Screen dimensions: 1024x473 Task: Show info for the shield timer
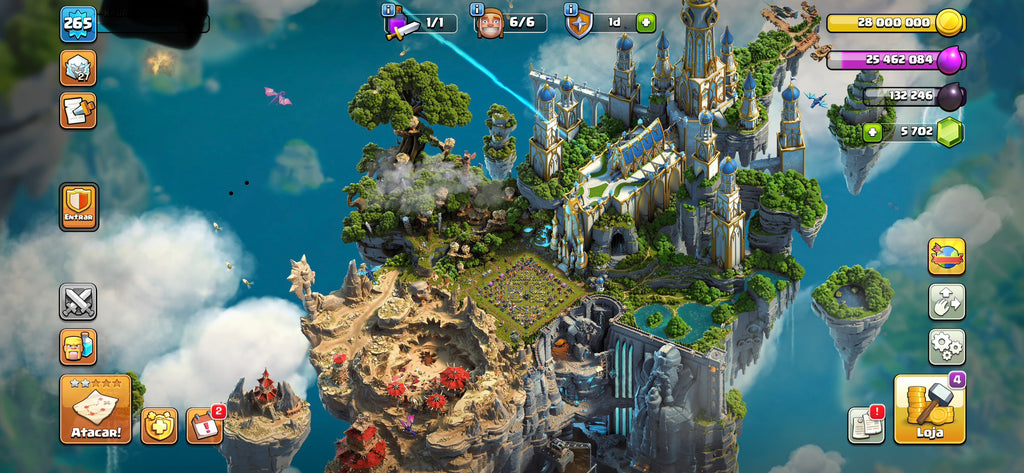click(x=571, y=10)
